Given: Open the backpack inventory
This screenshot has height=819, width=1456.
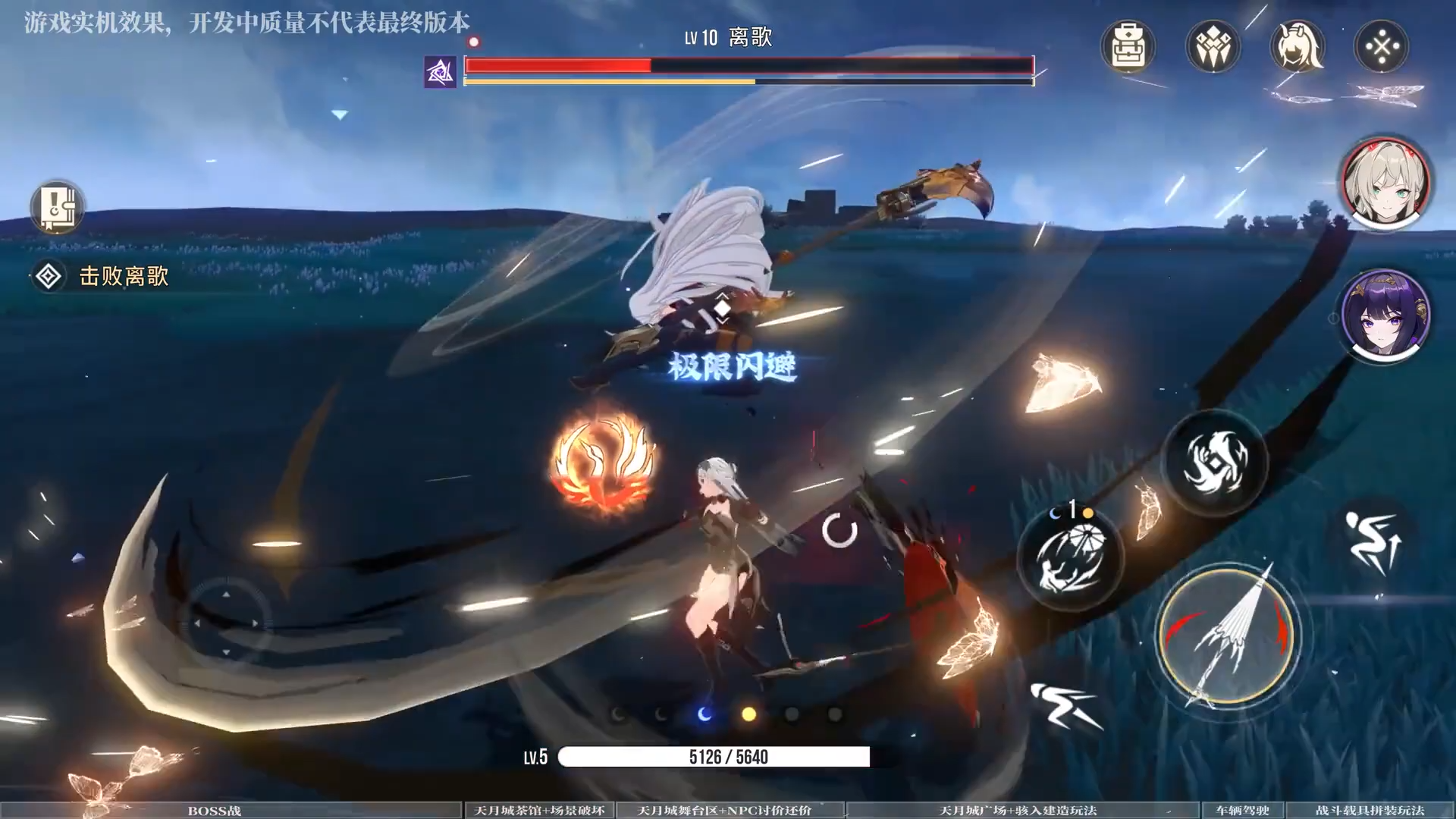Looking at the screenshot, I should point(1128,47).
